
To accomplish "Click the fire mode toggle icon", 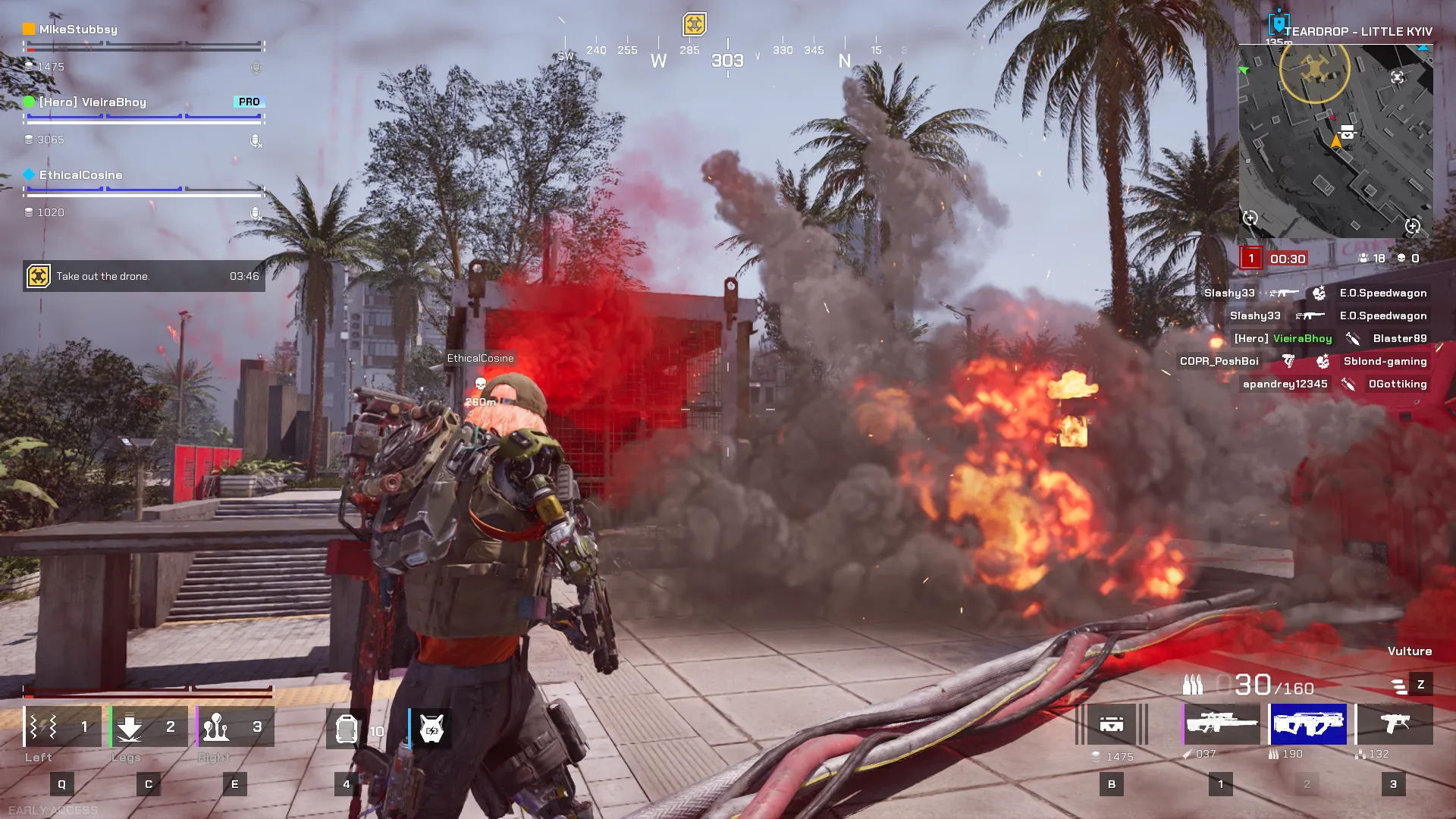I will 1400,686.
